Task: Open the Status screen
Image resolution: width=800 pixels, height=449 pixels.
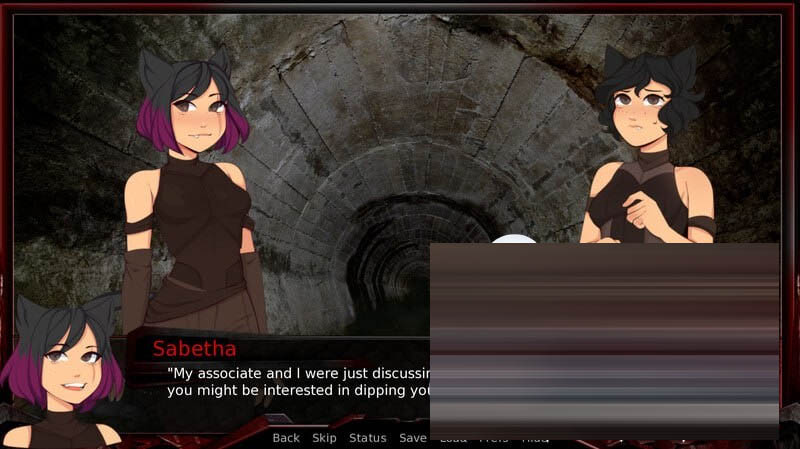Action: point(367,438)
